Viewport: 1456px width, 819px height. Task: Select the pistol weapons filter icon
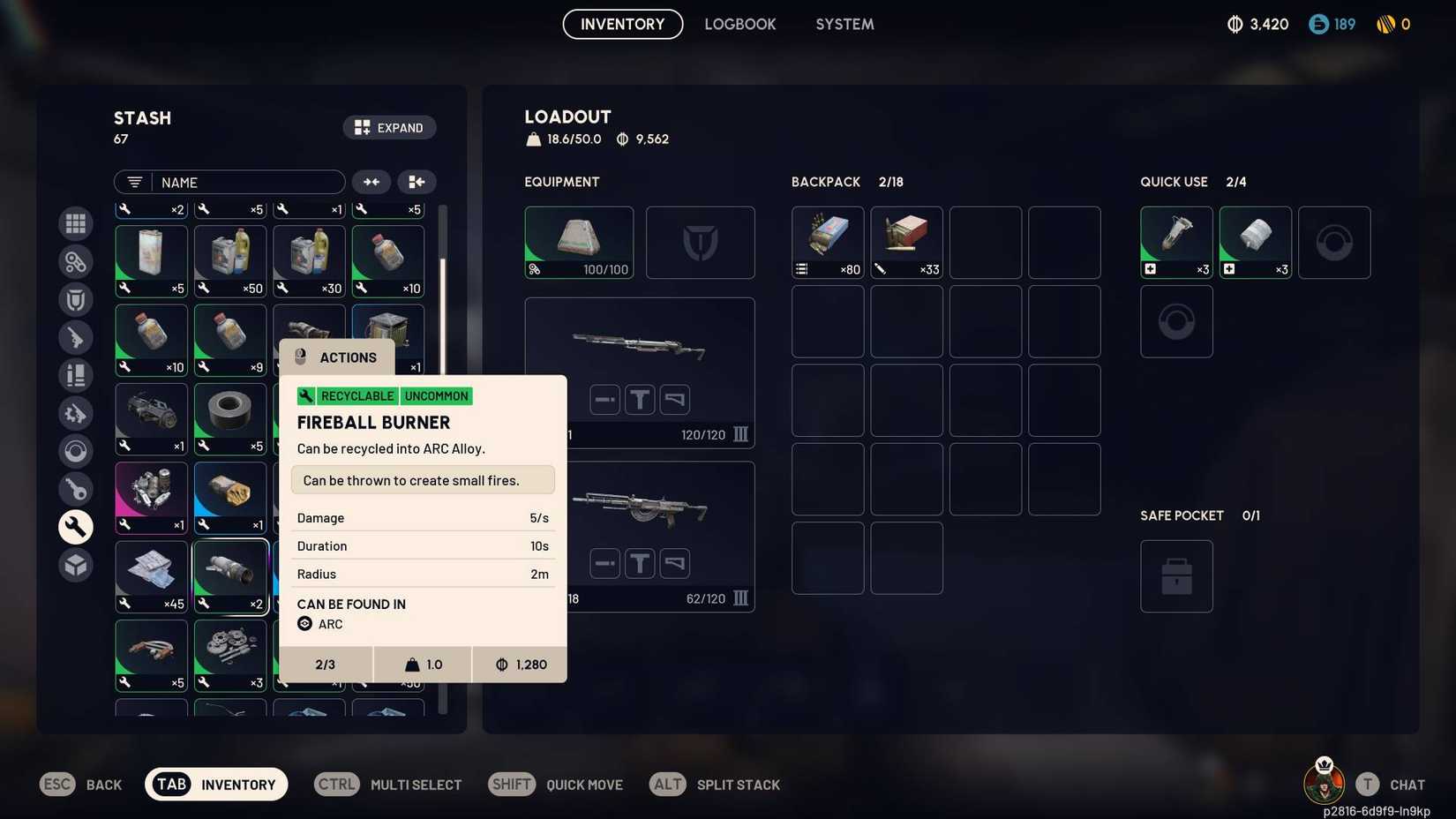75,337
